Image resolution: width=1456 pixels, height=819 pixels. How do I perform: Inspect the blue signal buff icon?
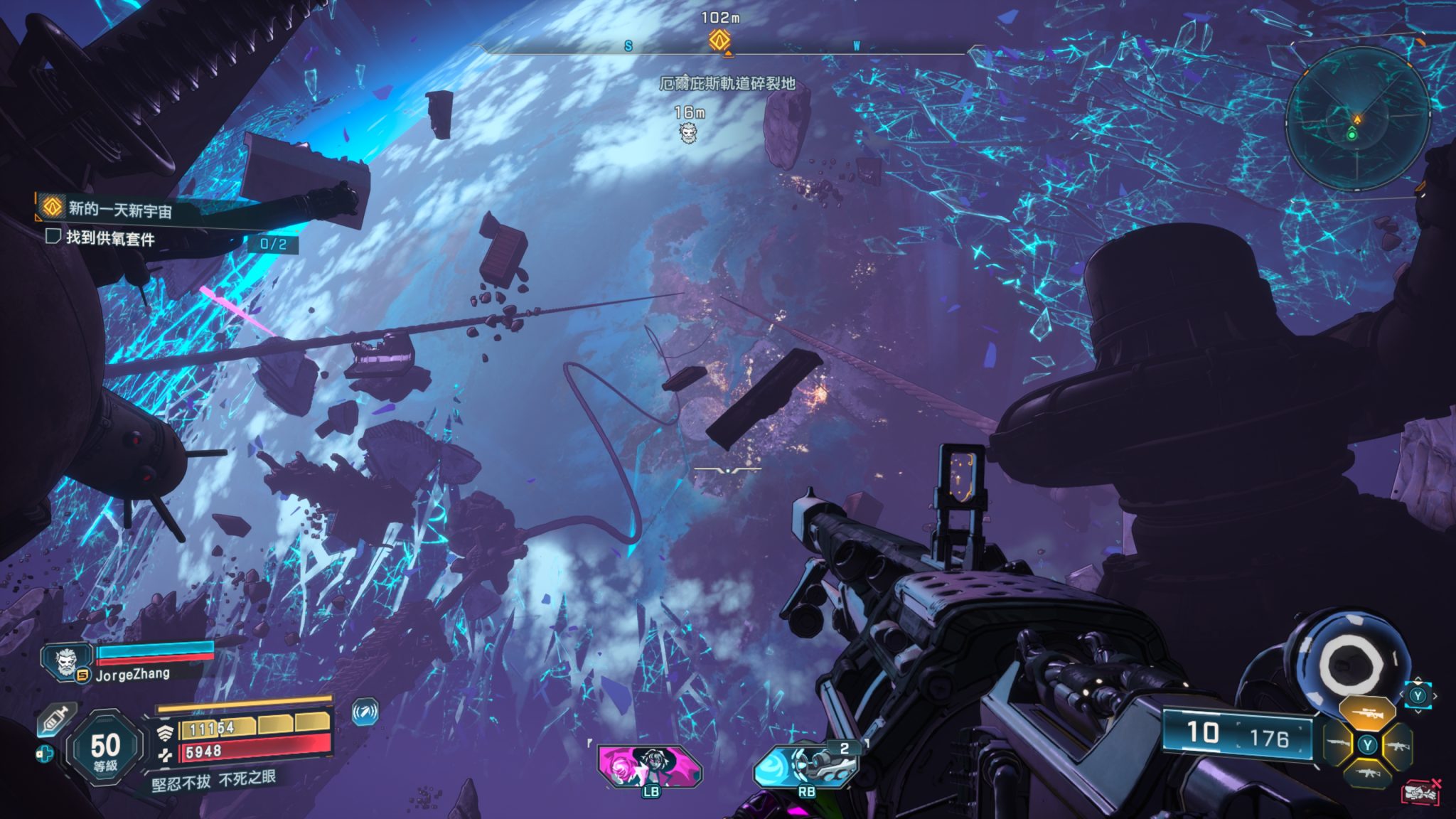click(365, 712)
